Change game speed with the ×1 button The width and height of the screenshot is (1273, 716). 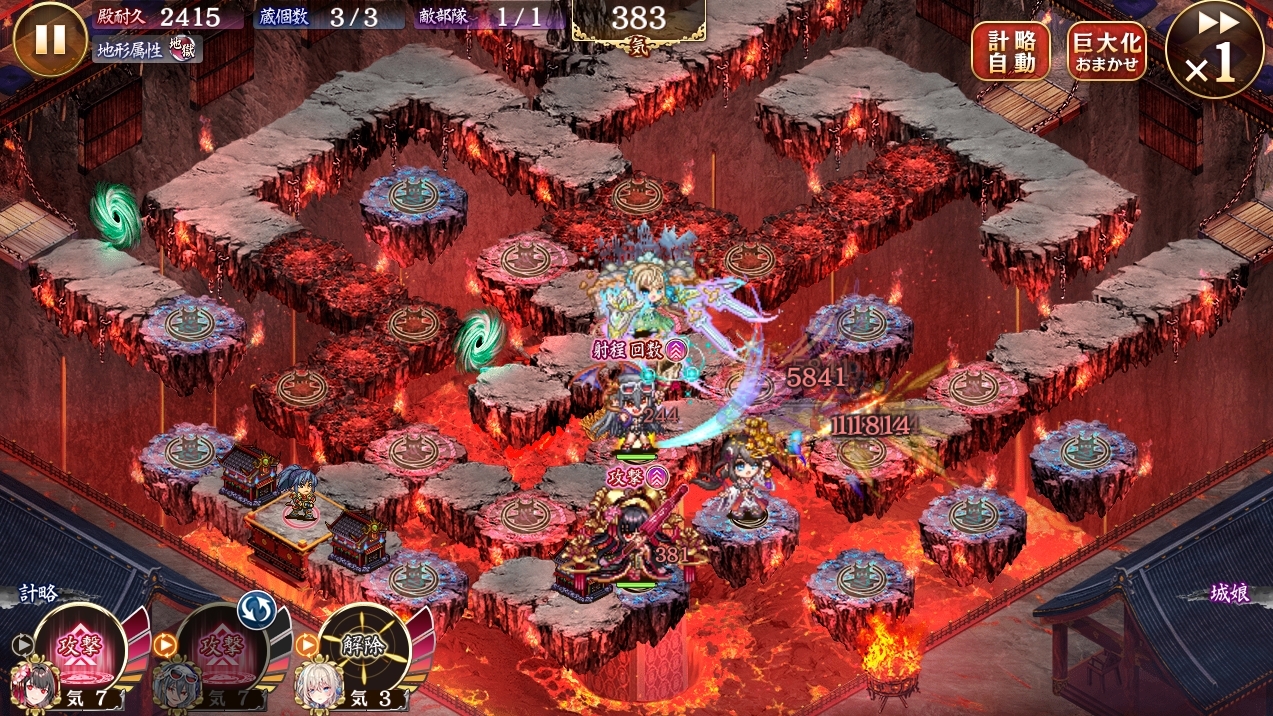(x=1213, y=50)
